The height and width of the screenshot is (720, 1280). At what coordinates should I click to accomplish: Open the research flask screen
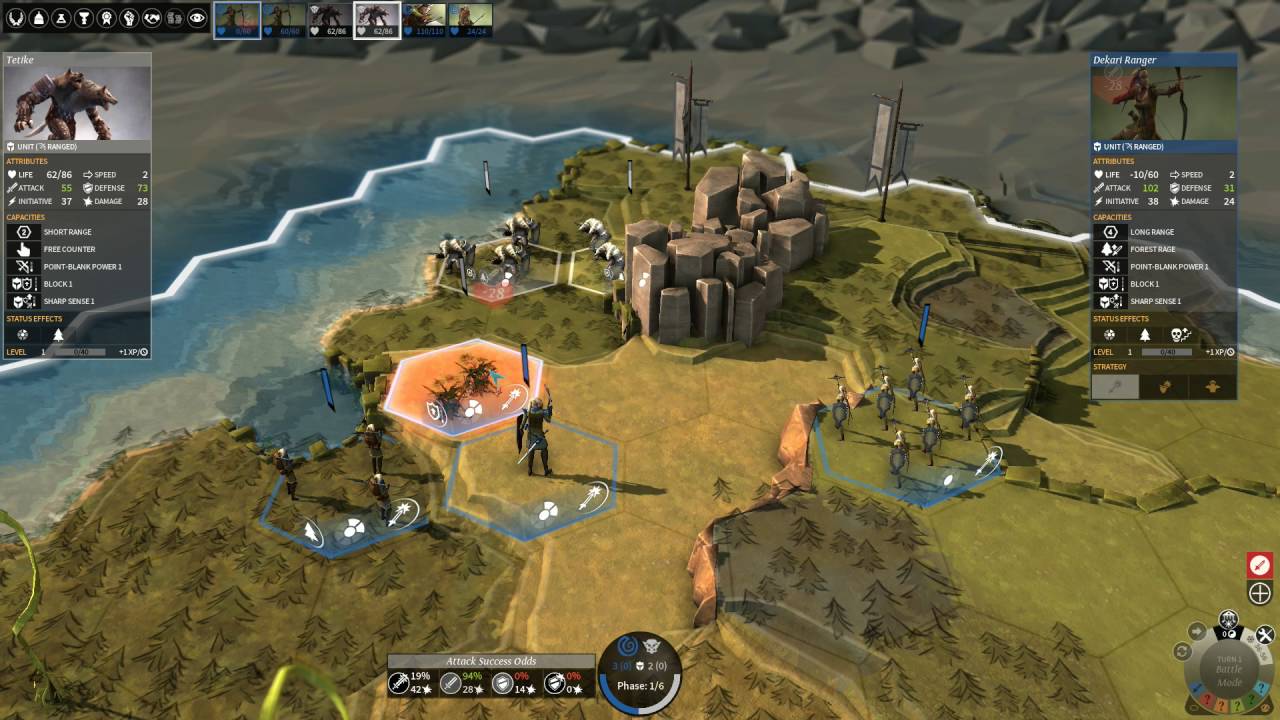click(x=62, y=17)
